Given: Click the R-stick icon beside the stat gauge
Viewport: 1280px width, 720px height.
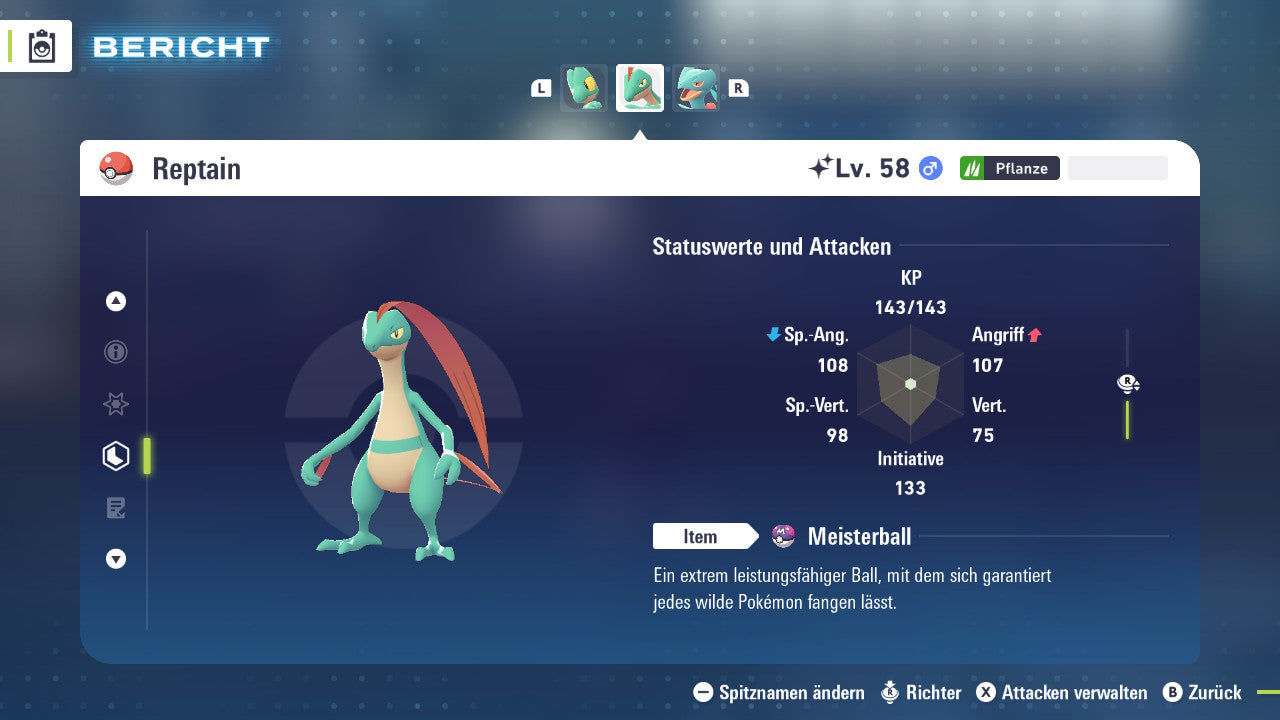Looking at the screenshot, I should click(1128, 383).
